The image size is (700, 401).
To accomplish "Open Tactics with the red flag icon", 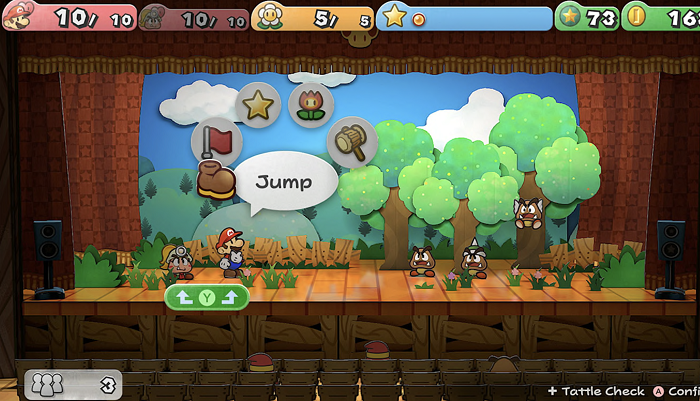I will click(214, 140).
